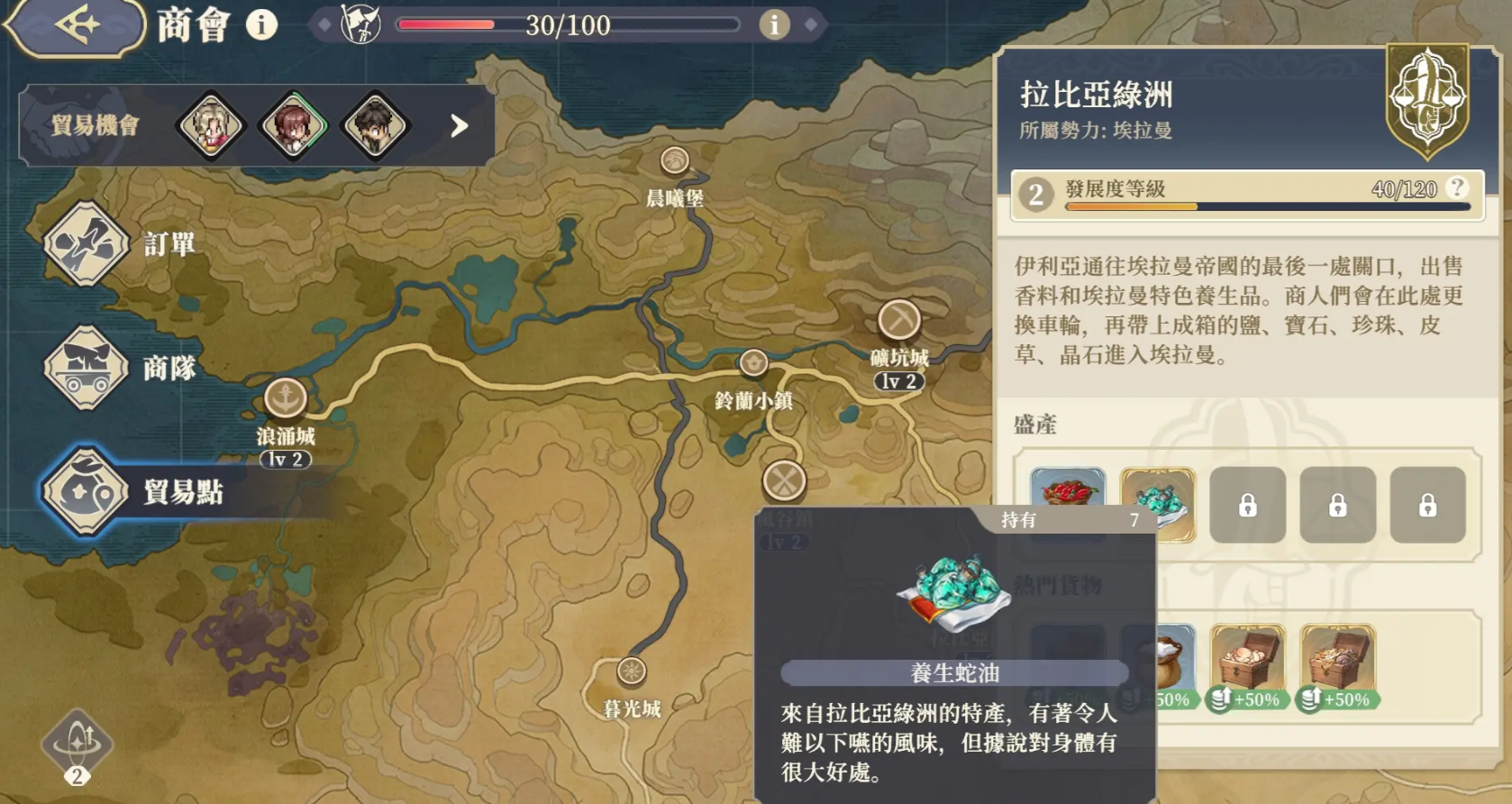Image resolution: width=1512 pixels, height=804 pixels.
Task: Show info for the 30/100 progress bar
Action: pyautogui.click(x=773, y=25)
